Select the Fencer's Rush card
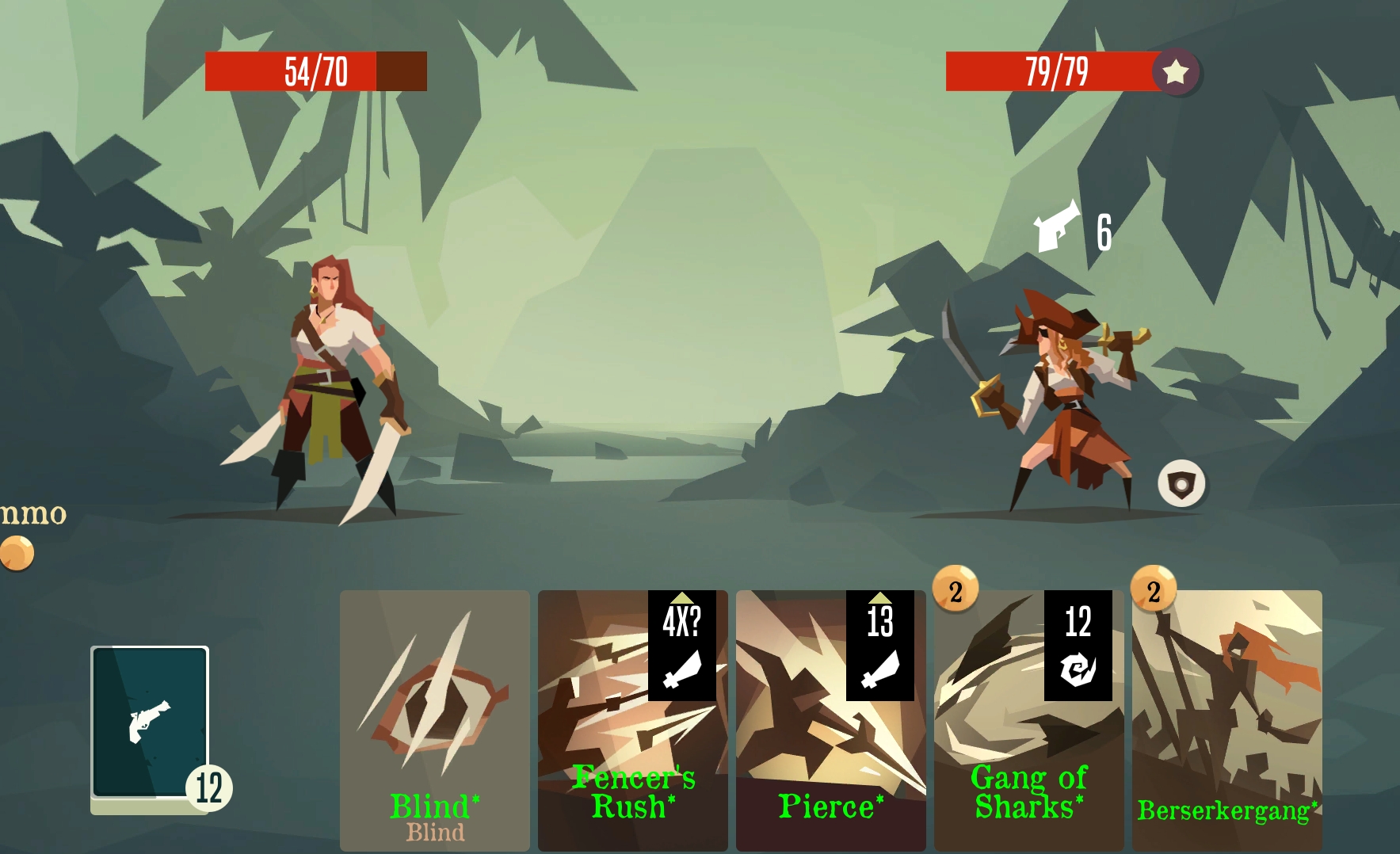The height and width of the screenshot is (854, 1400). tap(632, 719)
